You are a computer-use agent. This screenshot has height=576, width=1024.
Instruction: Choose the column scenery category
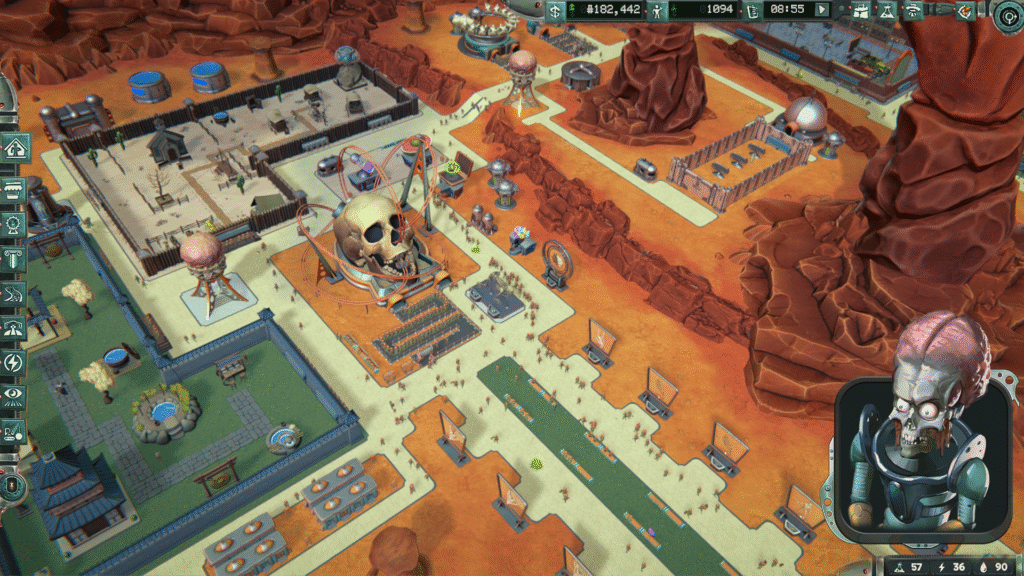pos(16,258)
